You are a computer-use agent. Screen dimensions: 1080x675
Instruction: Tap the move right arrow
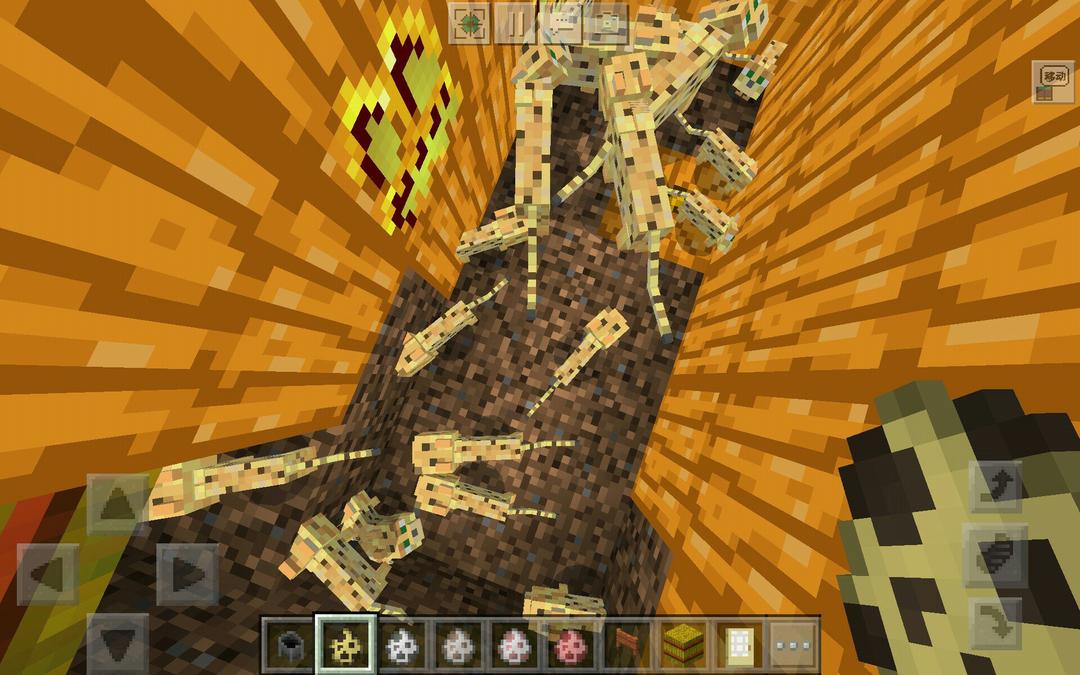pos(187,574)
